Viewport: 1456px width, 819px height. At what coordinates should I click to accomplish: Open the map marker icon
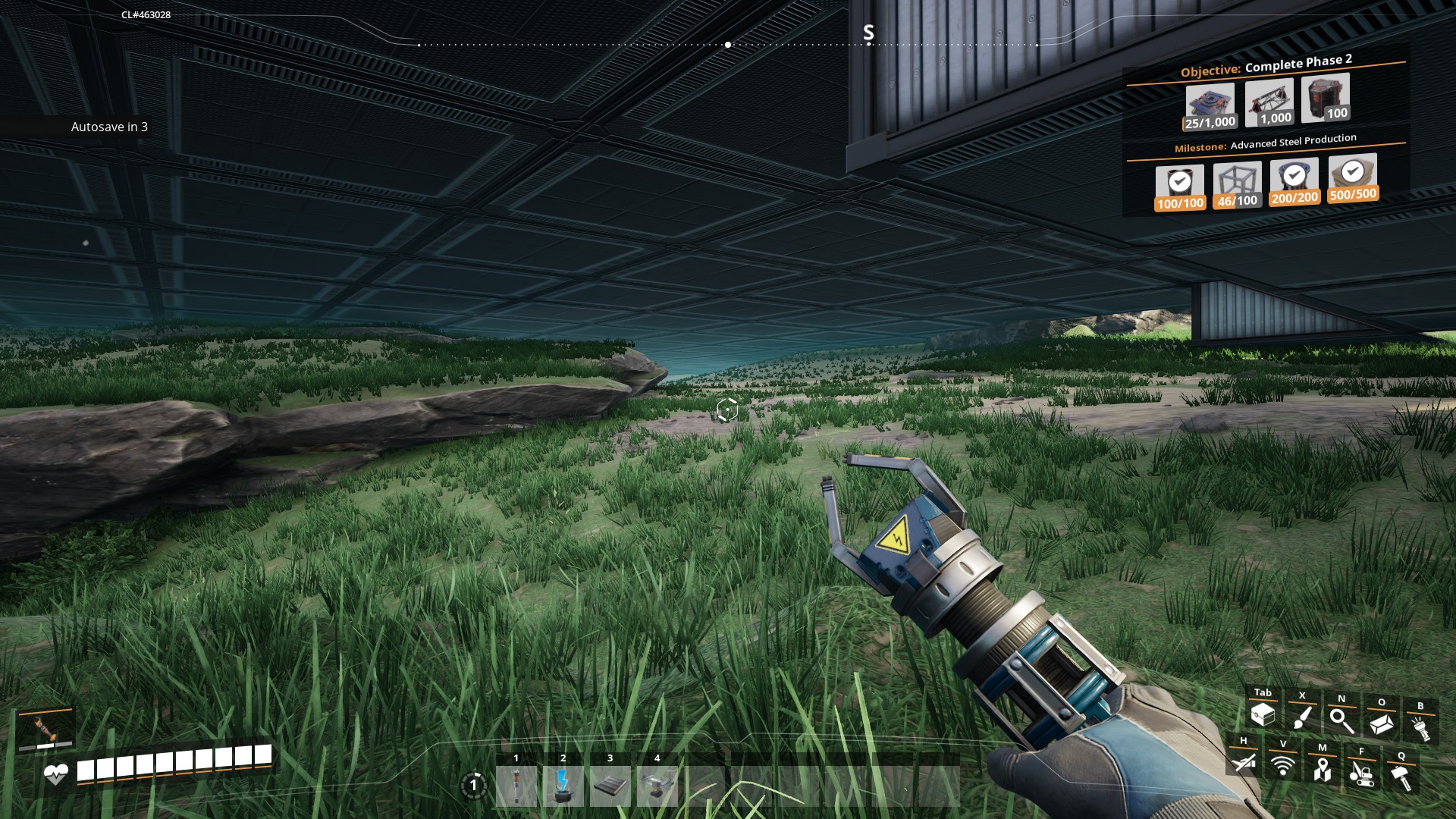1322,768
